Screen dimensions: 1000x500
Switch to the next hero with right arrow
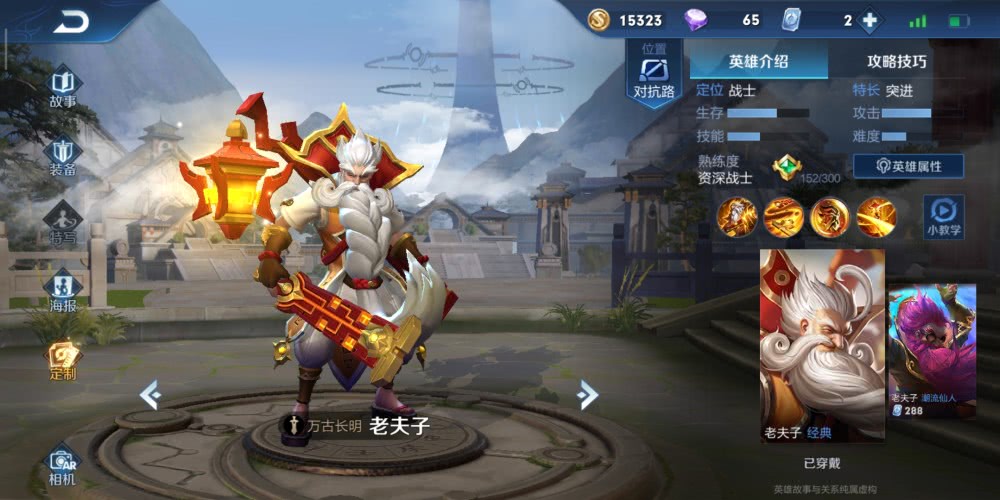(x=588, y=395)
